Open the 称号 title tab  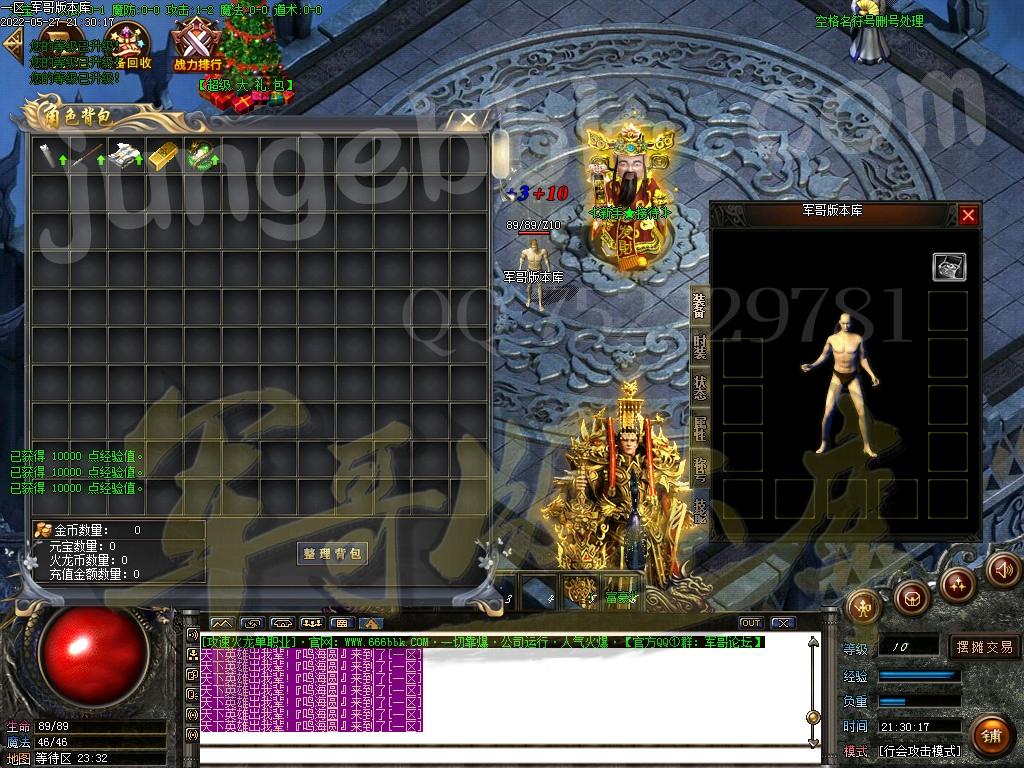700,469
